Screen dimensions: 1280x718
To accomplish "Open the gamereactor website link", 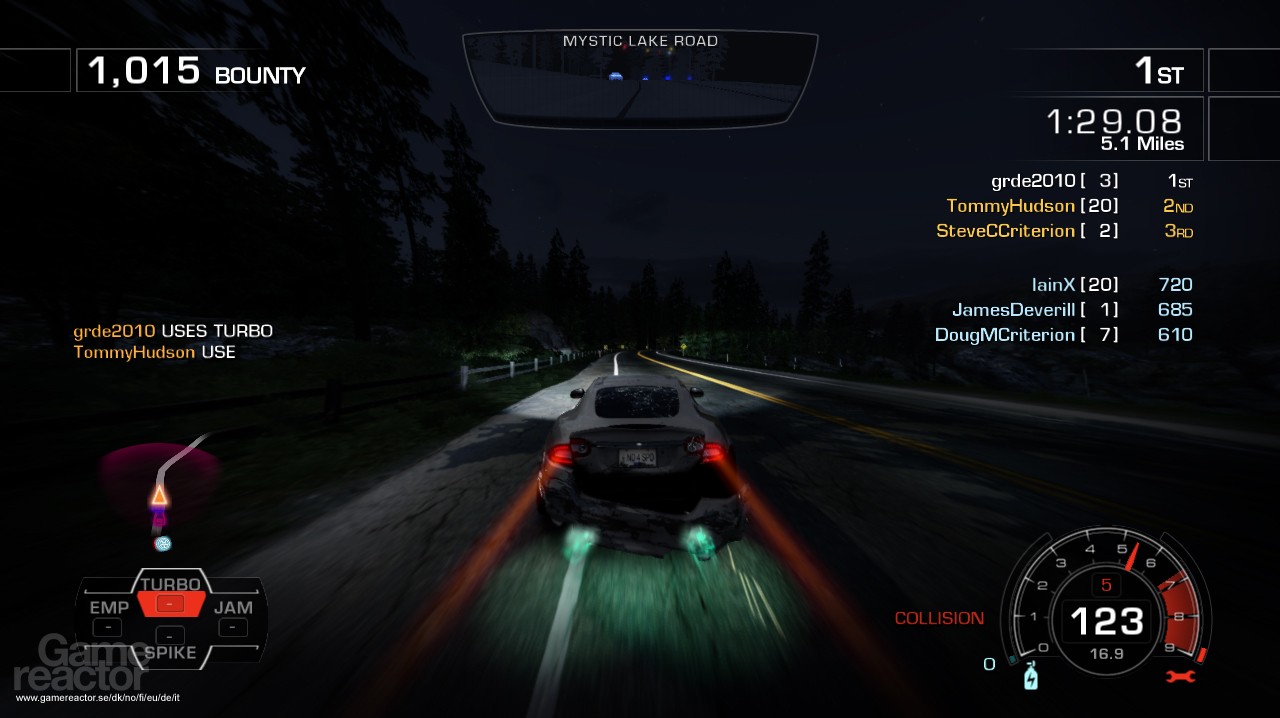I will click(x=97, y=697).
